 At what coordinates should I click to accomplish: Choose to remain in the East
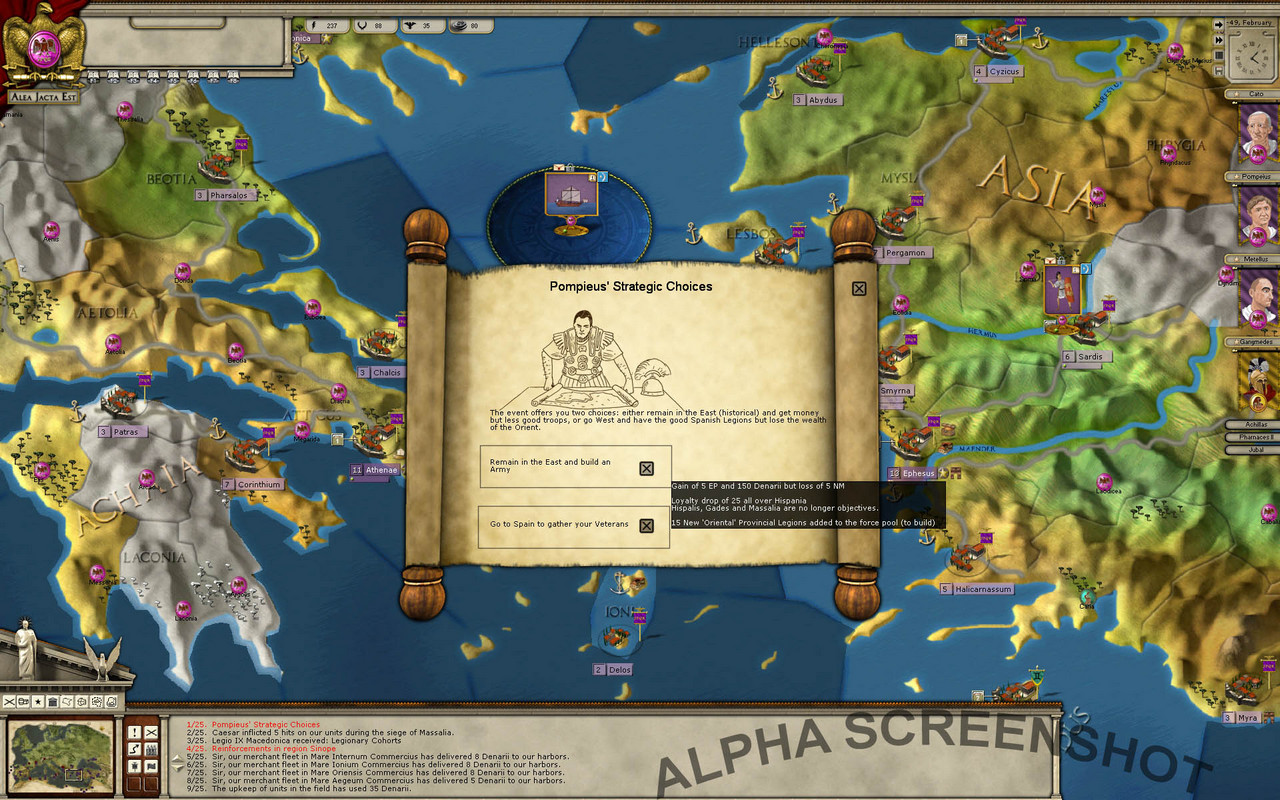pos(646,468)
